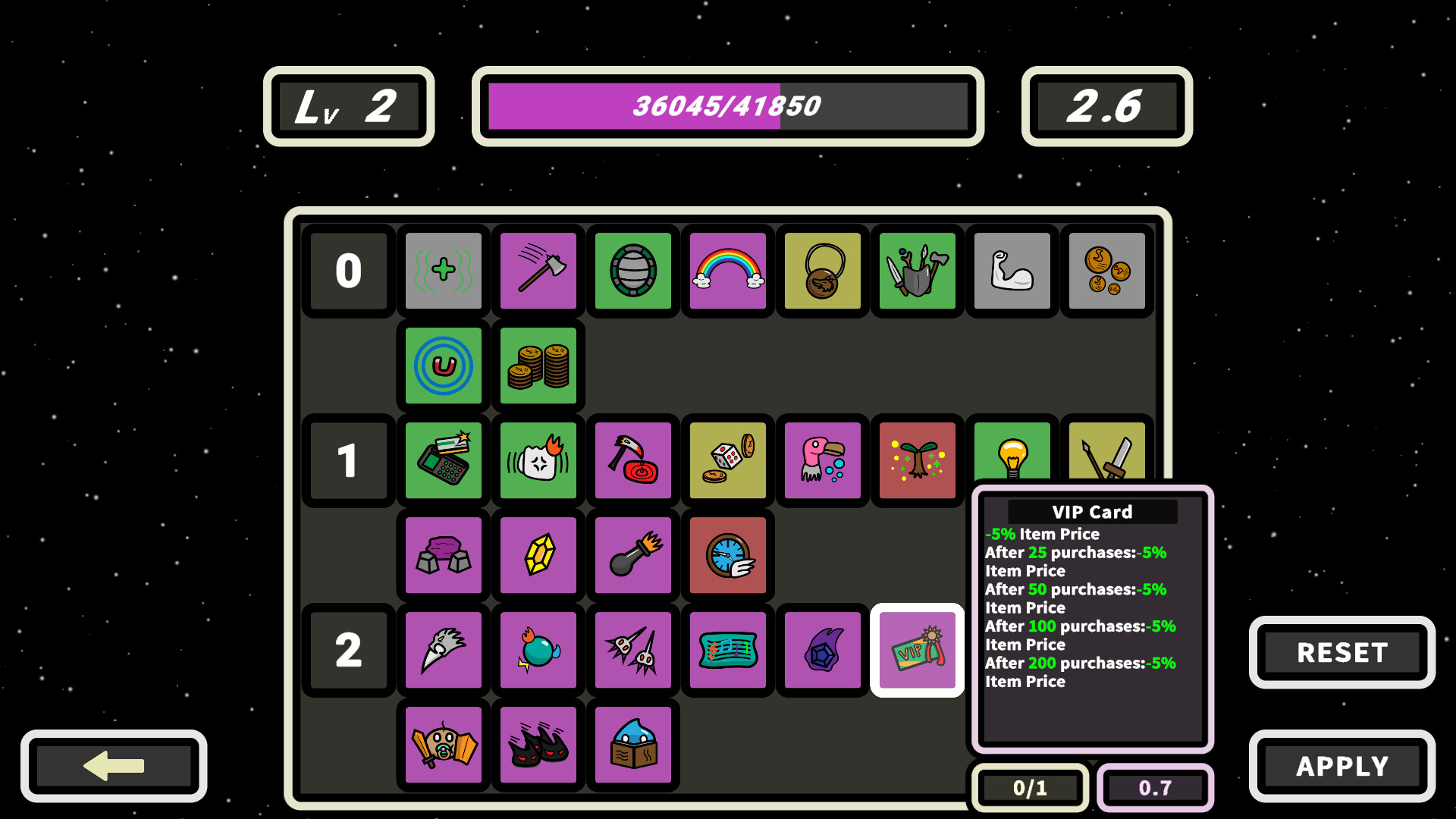Click the experience progress bar

pyautogui.click(x=726, y=106)
